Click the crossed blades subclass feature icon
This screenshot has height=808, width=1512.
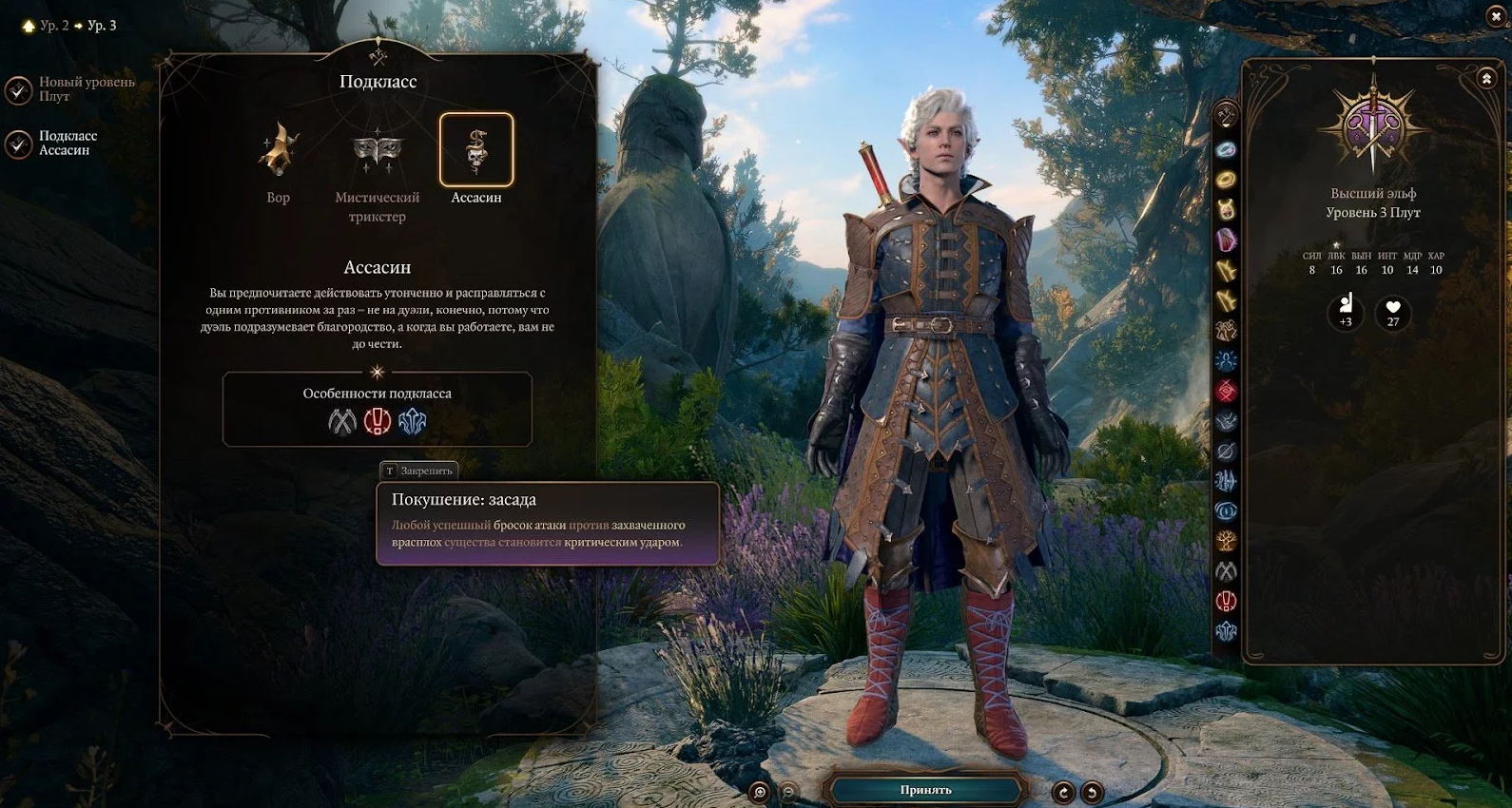[342, 421]
